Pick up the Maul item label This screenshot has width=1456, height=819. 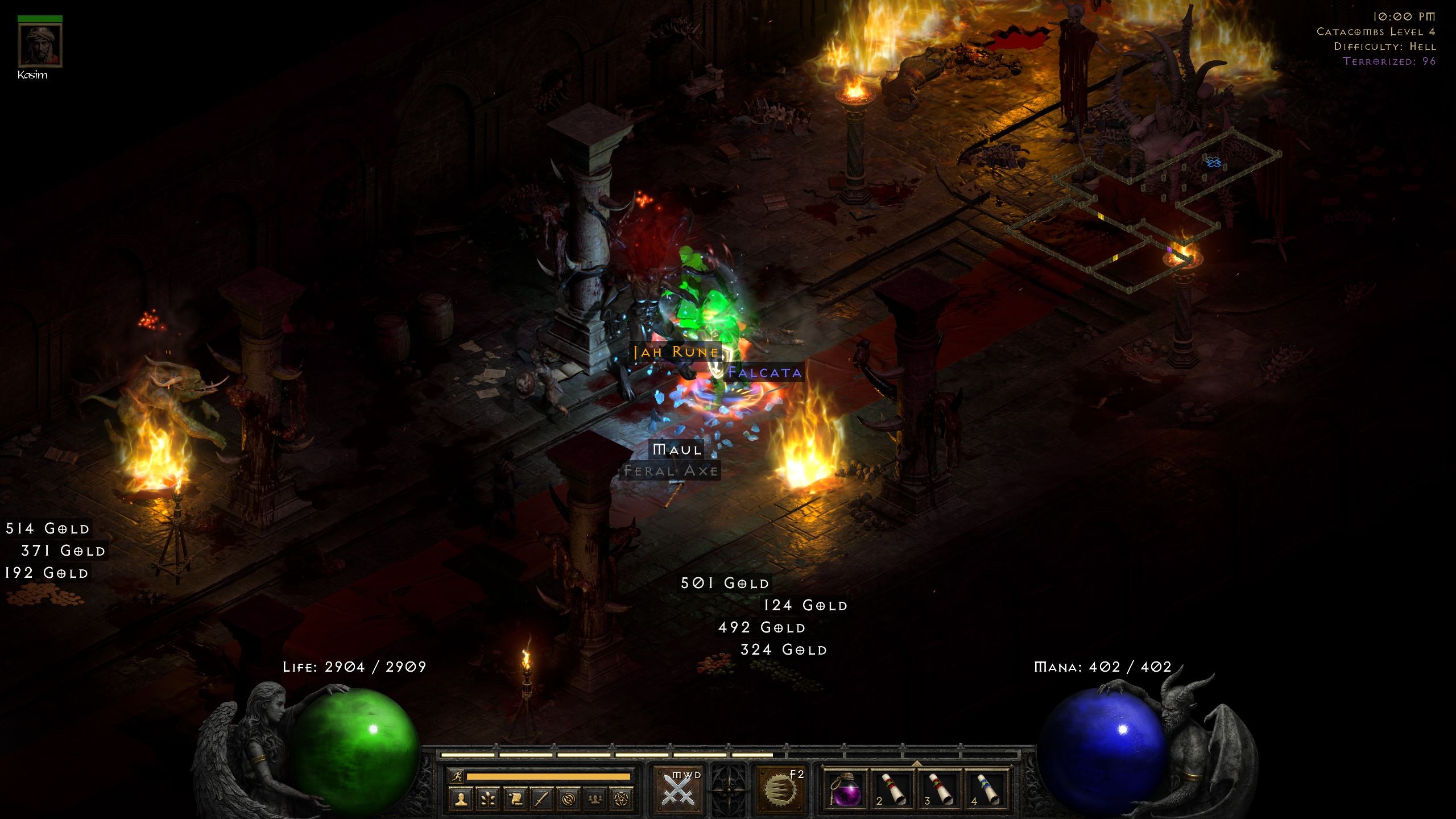point(677,450)
